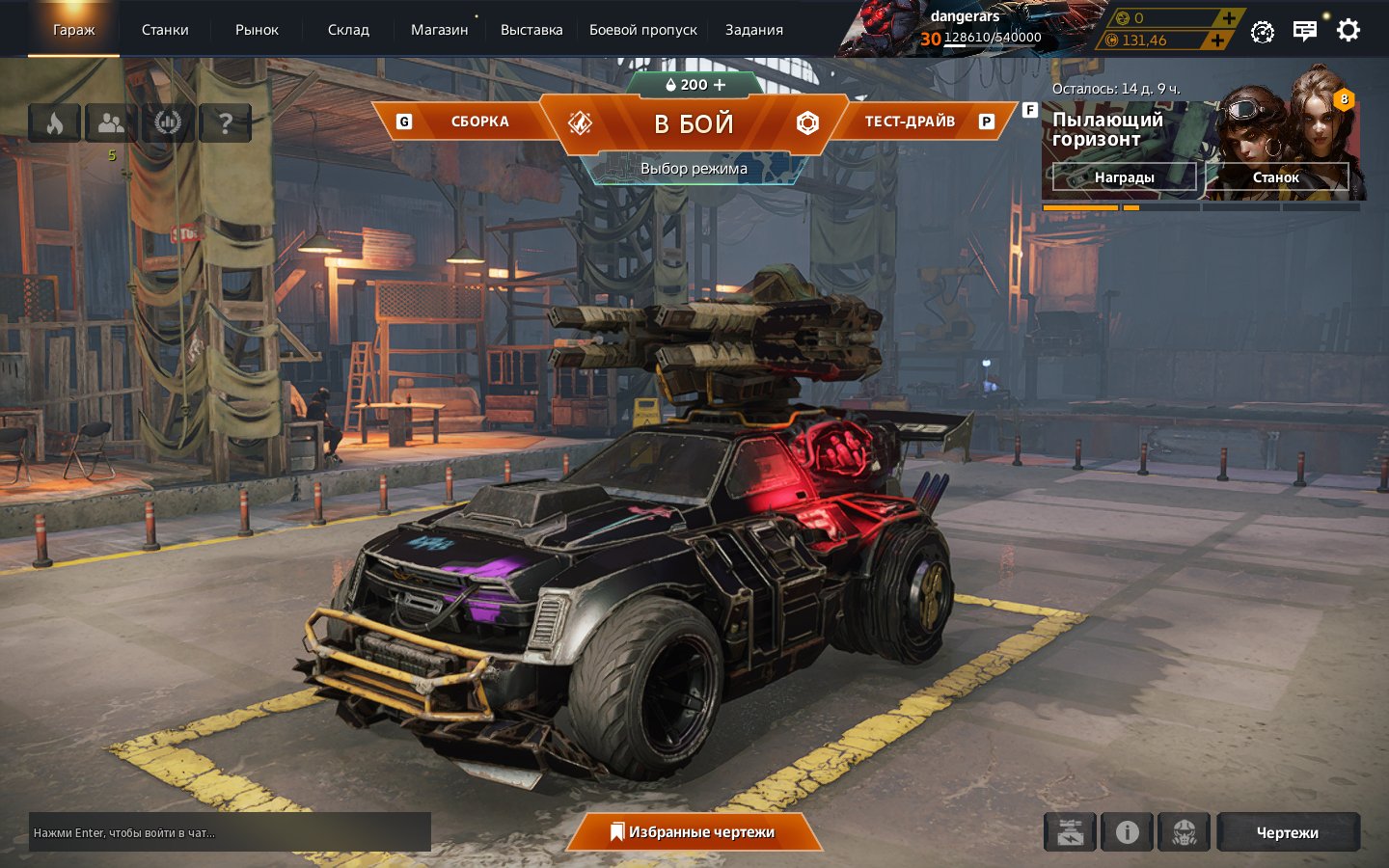1389x868 pixels.
Task: Click the chat input field
Action: (230, 832)
